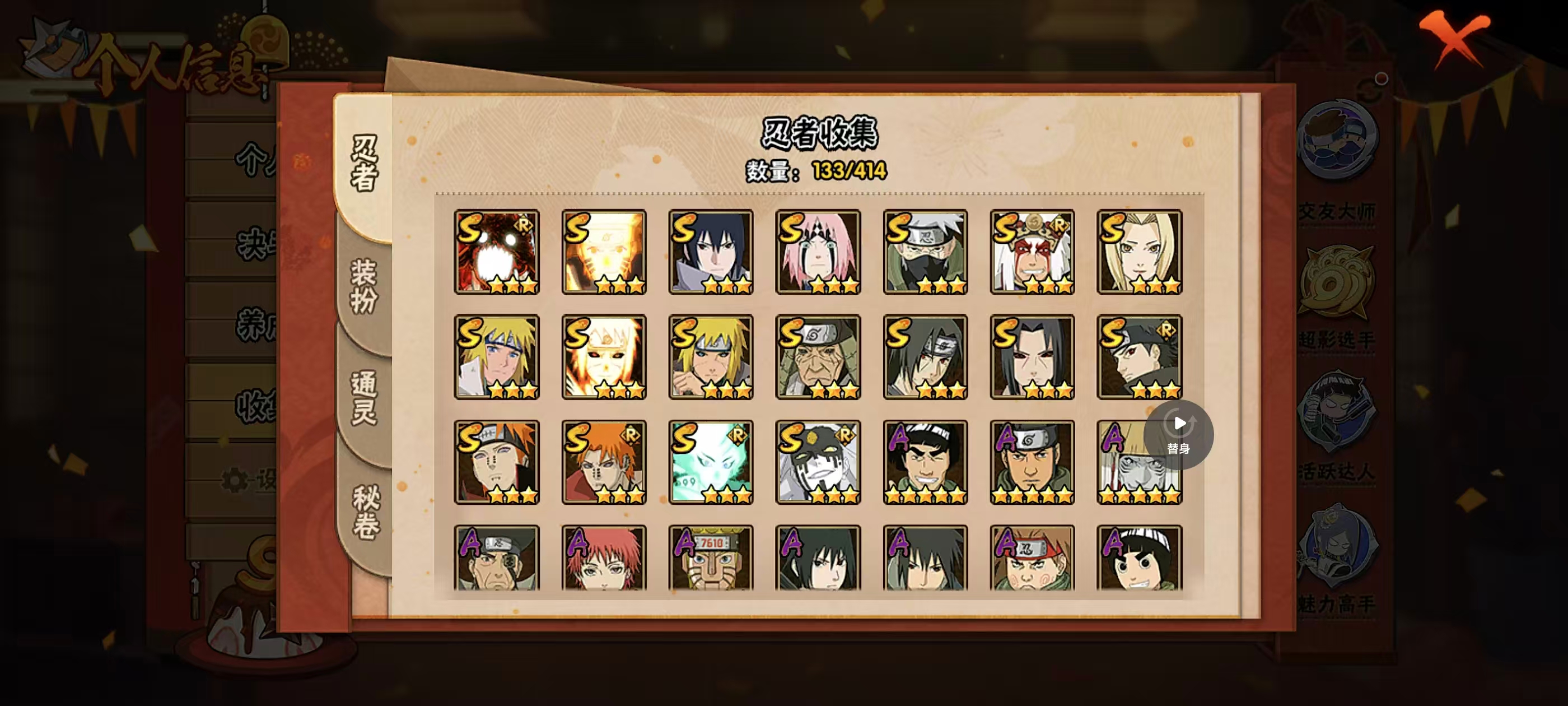The height and width of the screenshot is (706, 1568).
Task: Select the A-rank Choji card
Action: [1032, 558]
